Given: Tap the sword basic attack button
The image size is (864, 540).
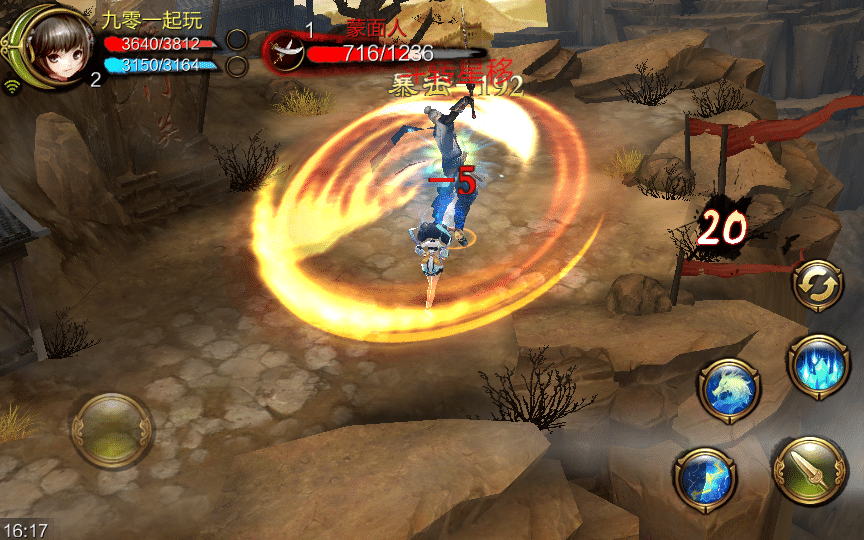Looking at the screenshot, I should 810,474.
